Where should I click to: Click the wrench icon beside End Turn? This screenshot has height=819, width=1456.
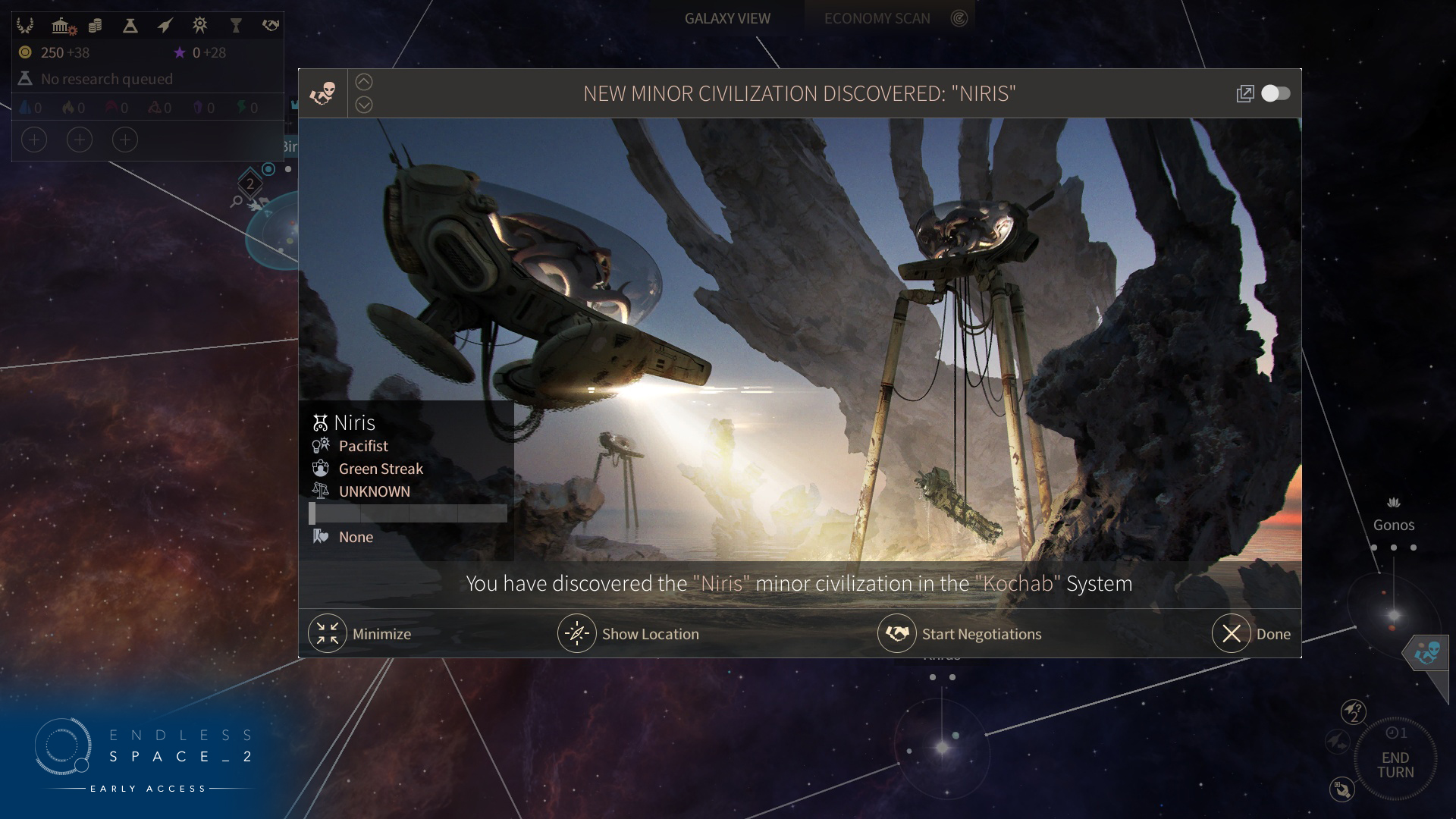click(1341, 789)
